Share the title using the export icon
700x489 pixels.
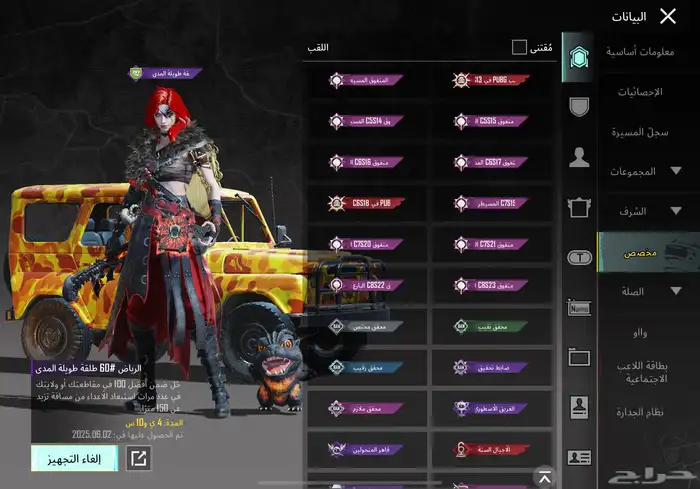(138, 458)
